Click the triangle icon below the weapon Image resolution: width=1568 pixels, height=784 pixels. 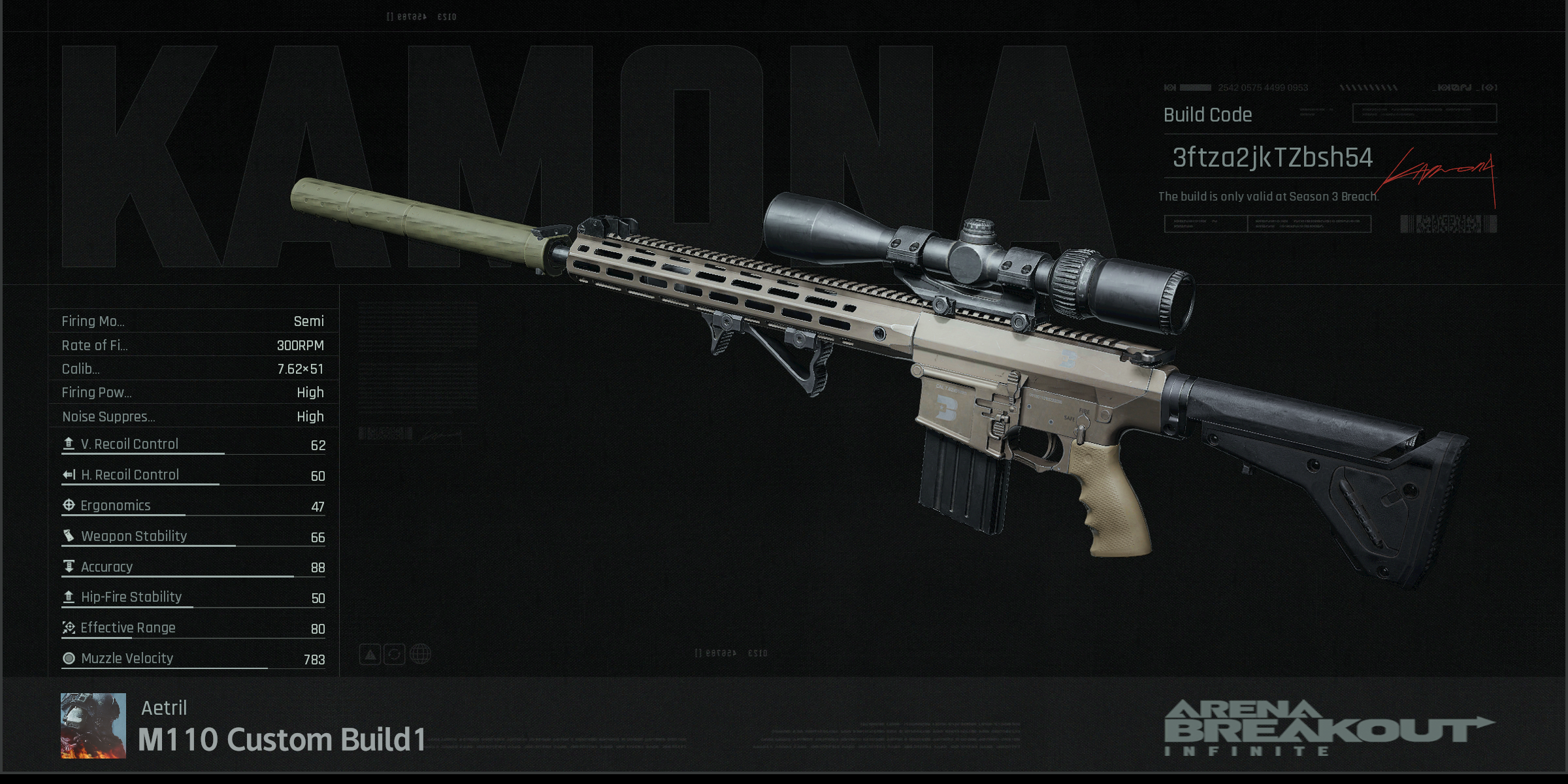pyautogui.click(x=370, y=654)
